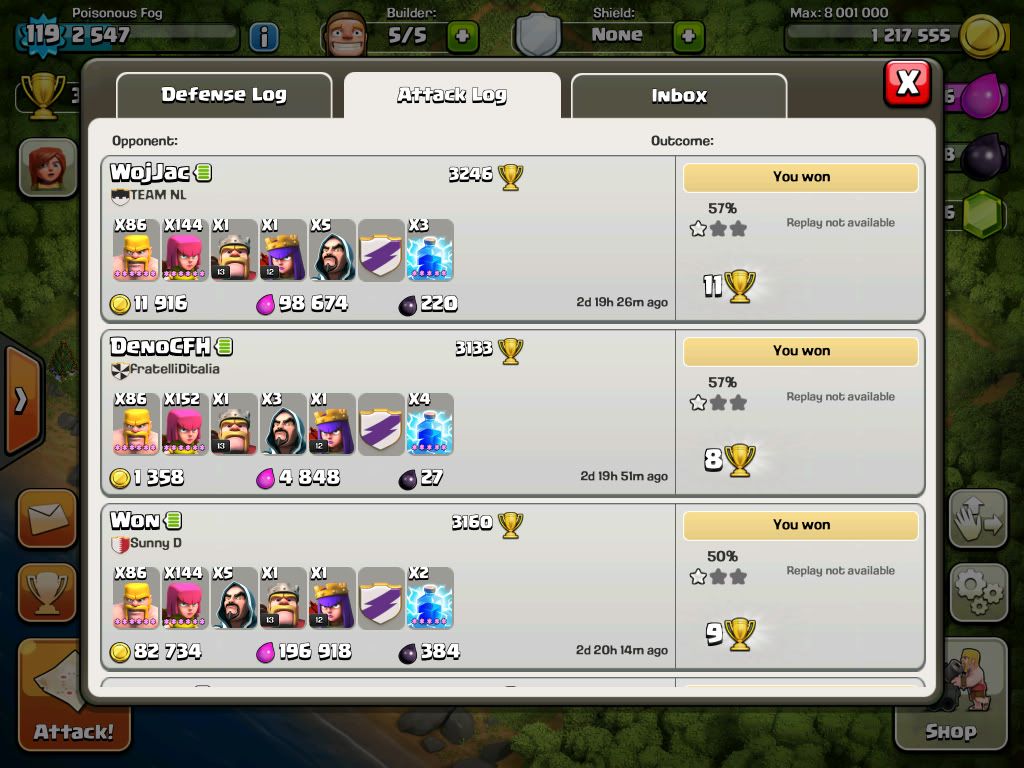Image resolution: width=1024 pixels, height=768 pixels.
Task: Select the Attack Log tab
Action: click(x=452, y=96)
